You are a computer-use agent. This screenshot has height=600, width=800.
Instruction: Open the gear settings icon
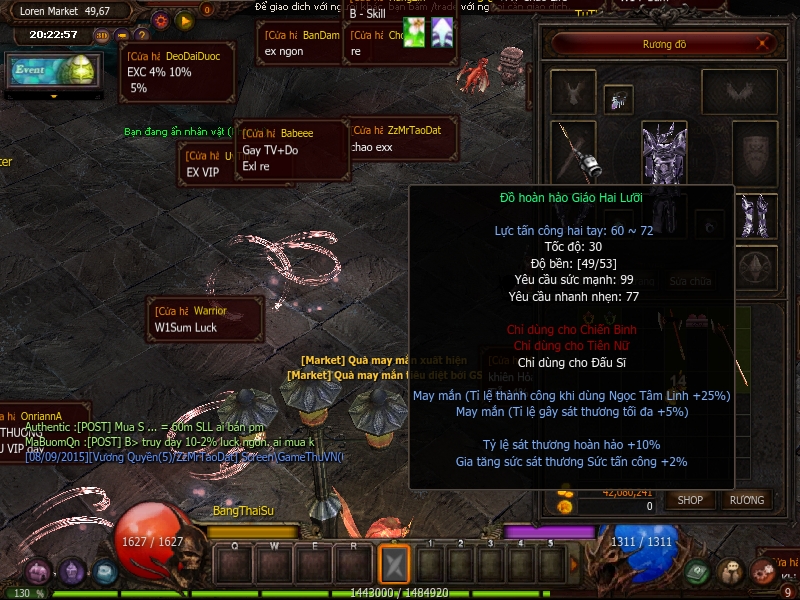[x=161, y=19]
